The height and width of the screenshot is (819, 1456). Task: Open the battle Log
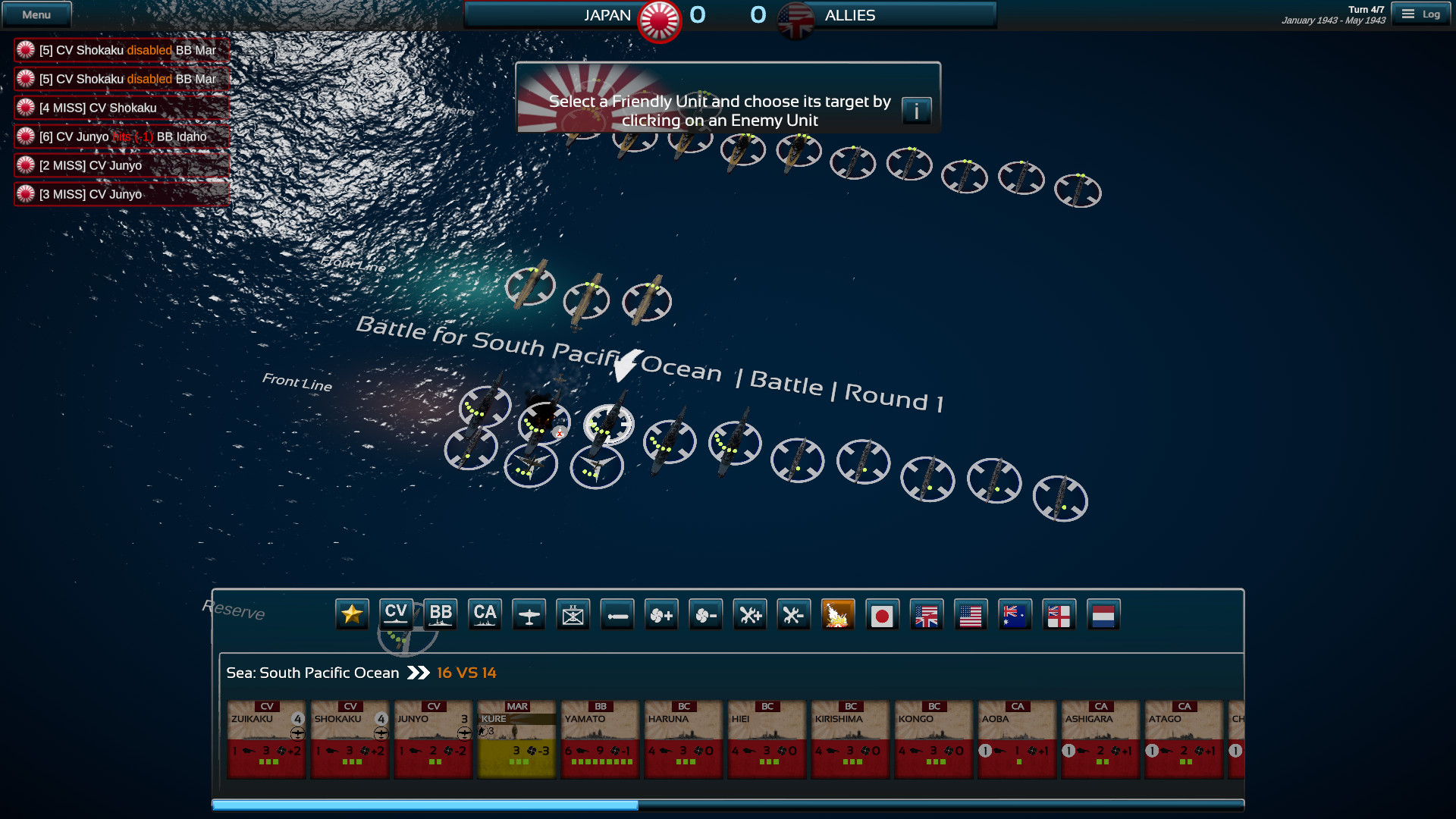(x=1423, y=13)
